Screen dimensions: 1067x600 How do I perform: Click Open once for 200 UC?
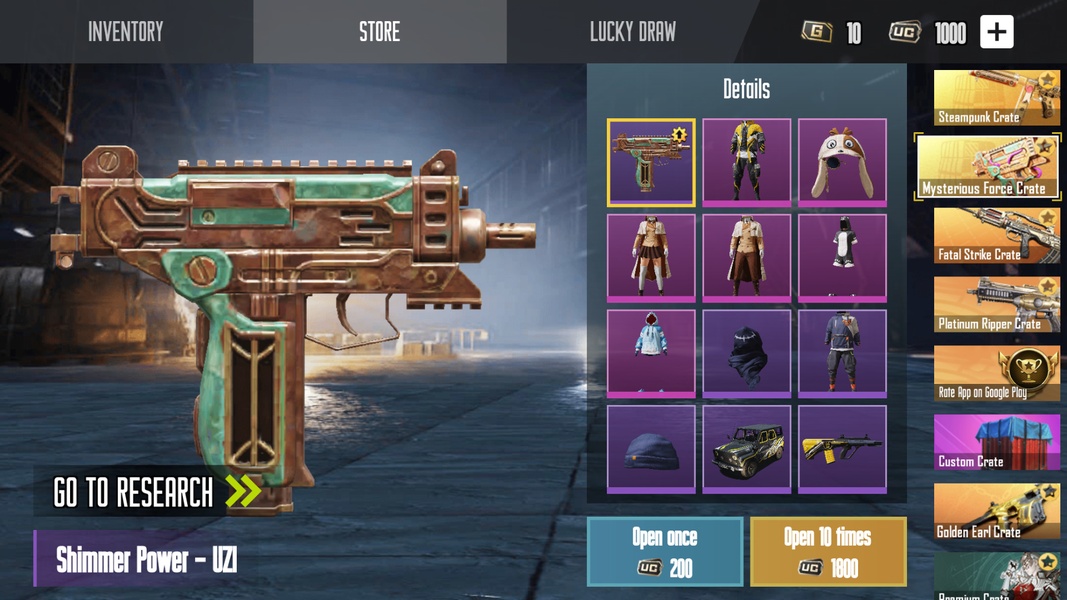[665, 551]
